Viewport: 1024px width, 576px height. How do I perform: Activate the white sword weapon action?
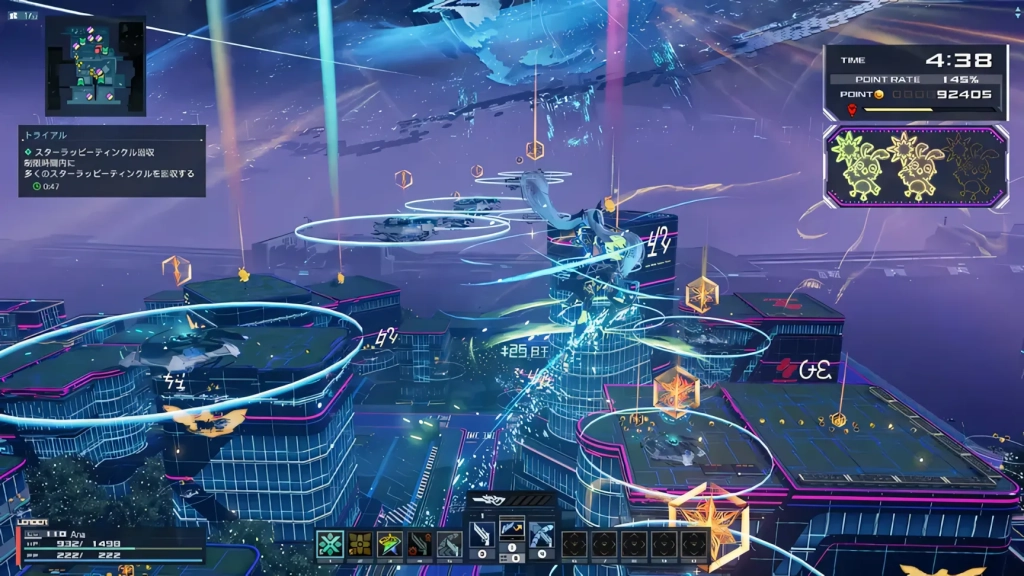click(x=482, y=533)
